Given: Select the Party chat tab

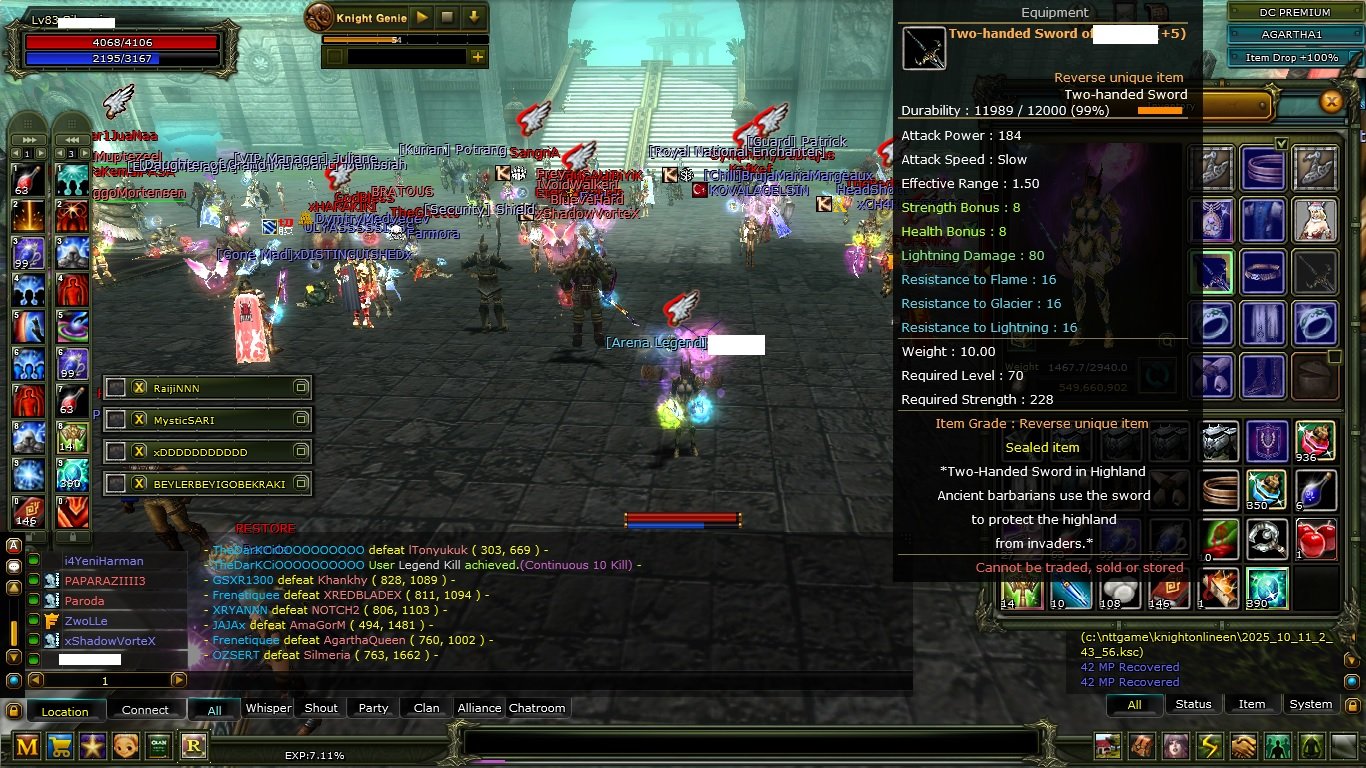Looking at the screenshot, I should 373,708.
